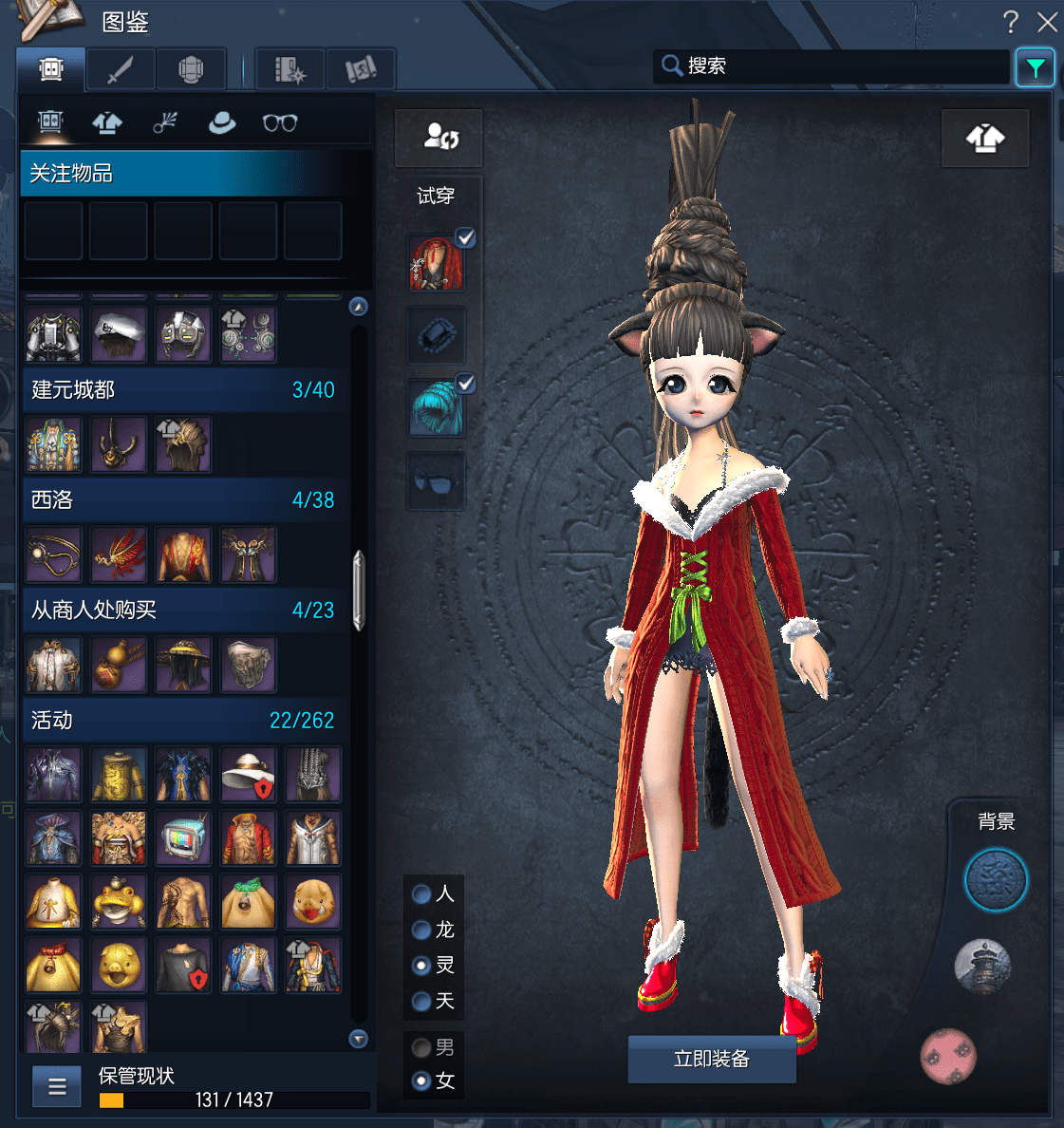Select the pink floral background swatch
The width and height of the screenshot is (1064, 1128).
tap(948, 1055)
